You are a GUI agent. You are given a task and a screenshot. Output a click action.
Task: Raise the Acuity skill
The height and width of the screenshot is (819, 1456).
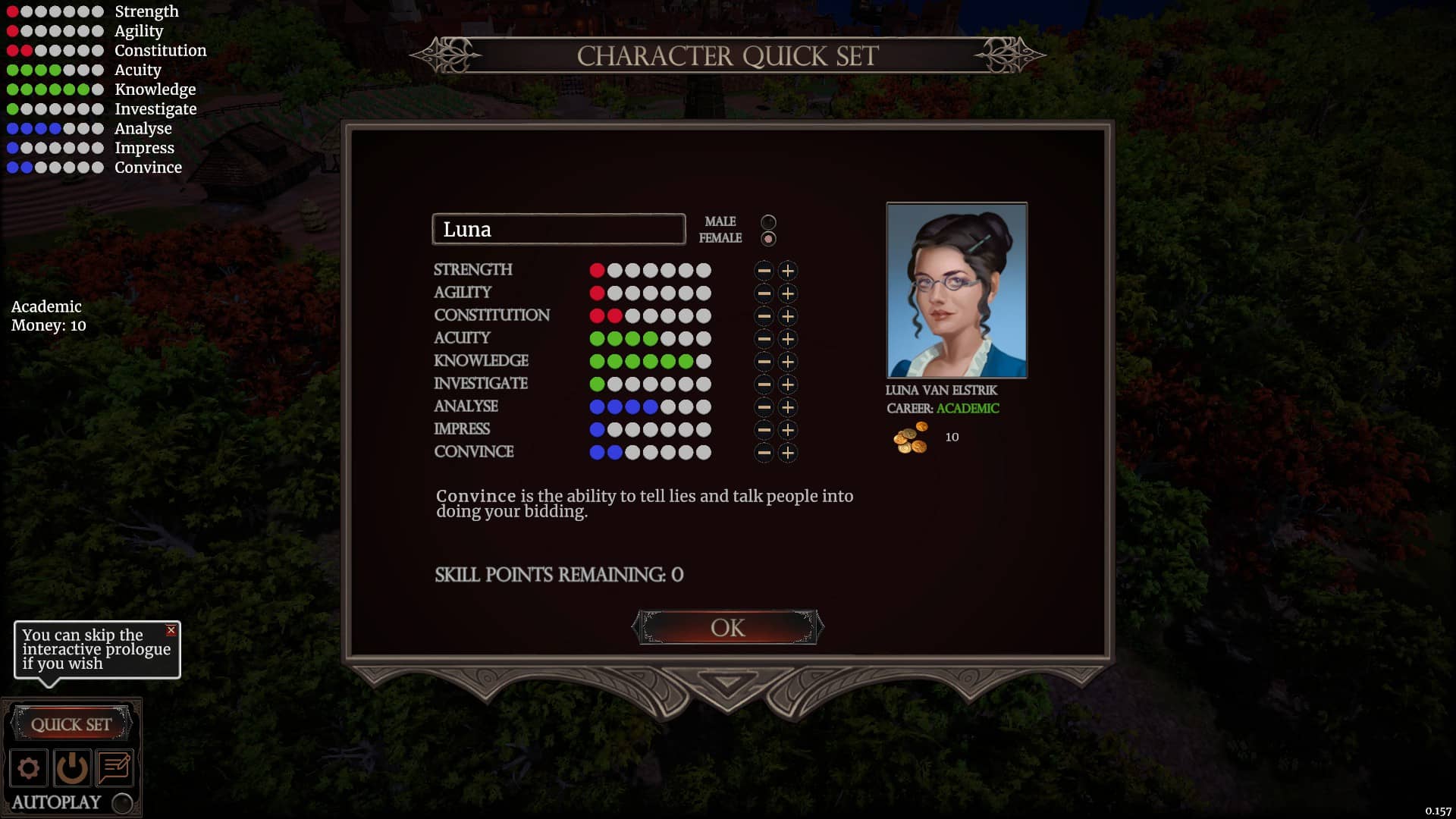click(x=788, y=339)
